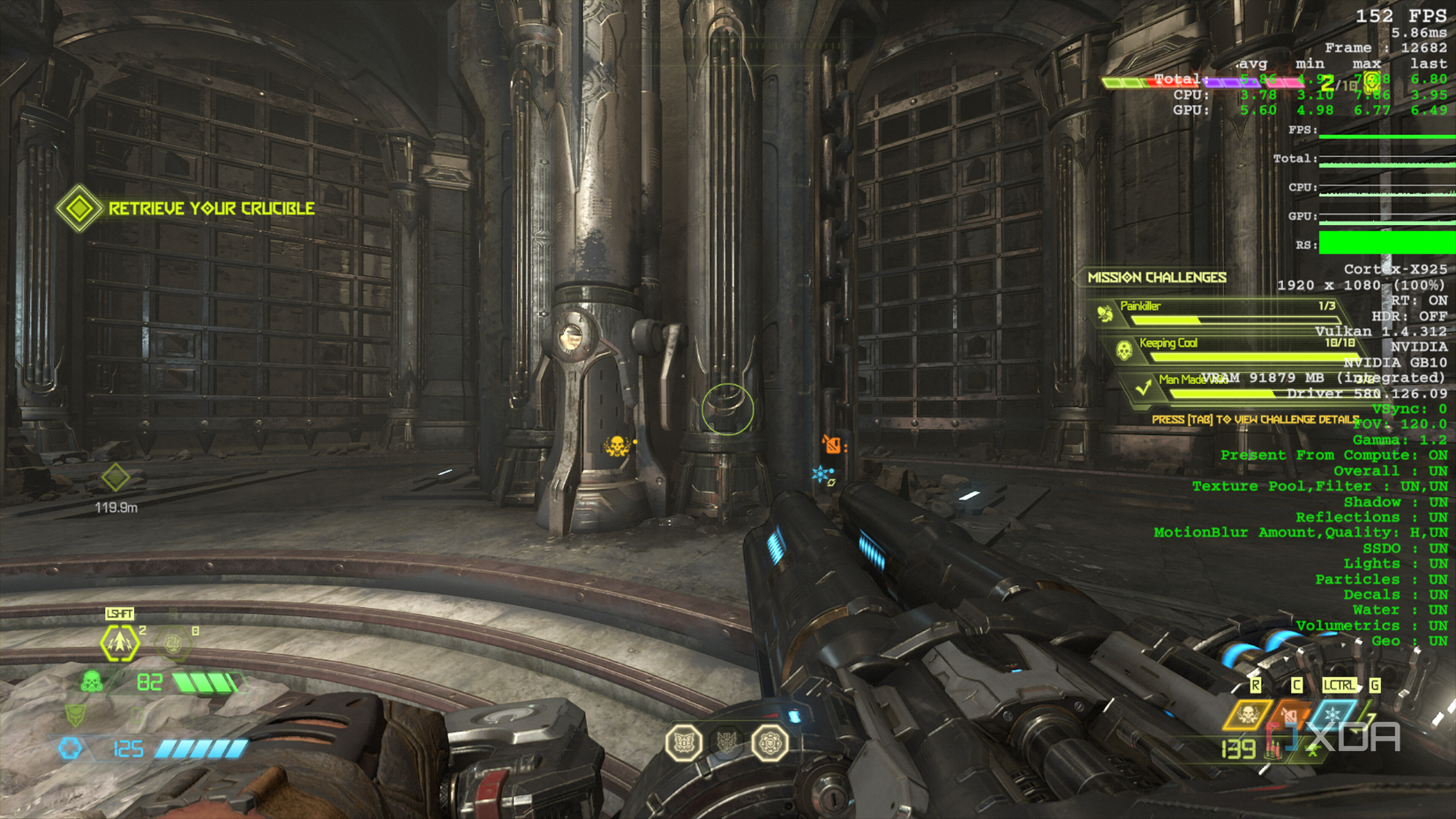Select the blue health cross icon
This screenshot has height=819, width=1456.
69,749
